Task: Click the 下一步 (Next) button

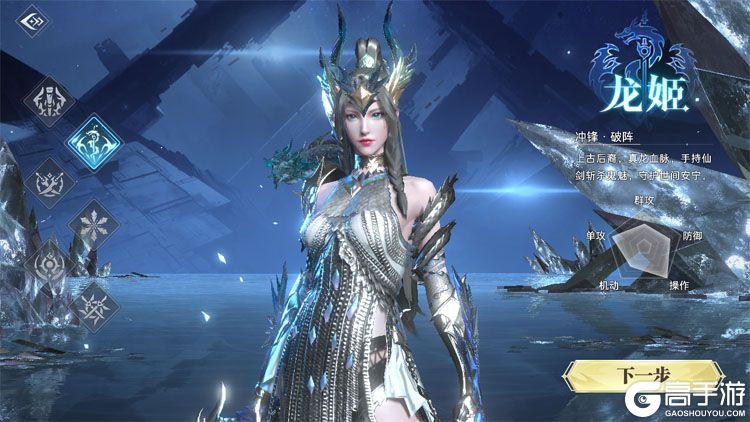Action: coord(630,377)
